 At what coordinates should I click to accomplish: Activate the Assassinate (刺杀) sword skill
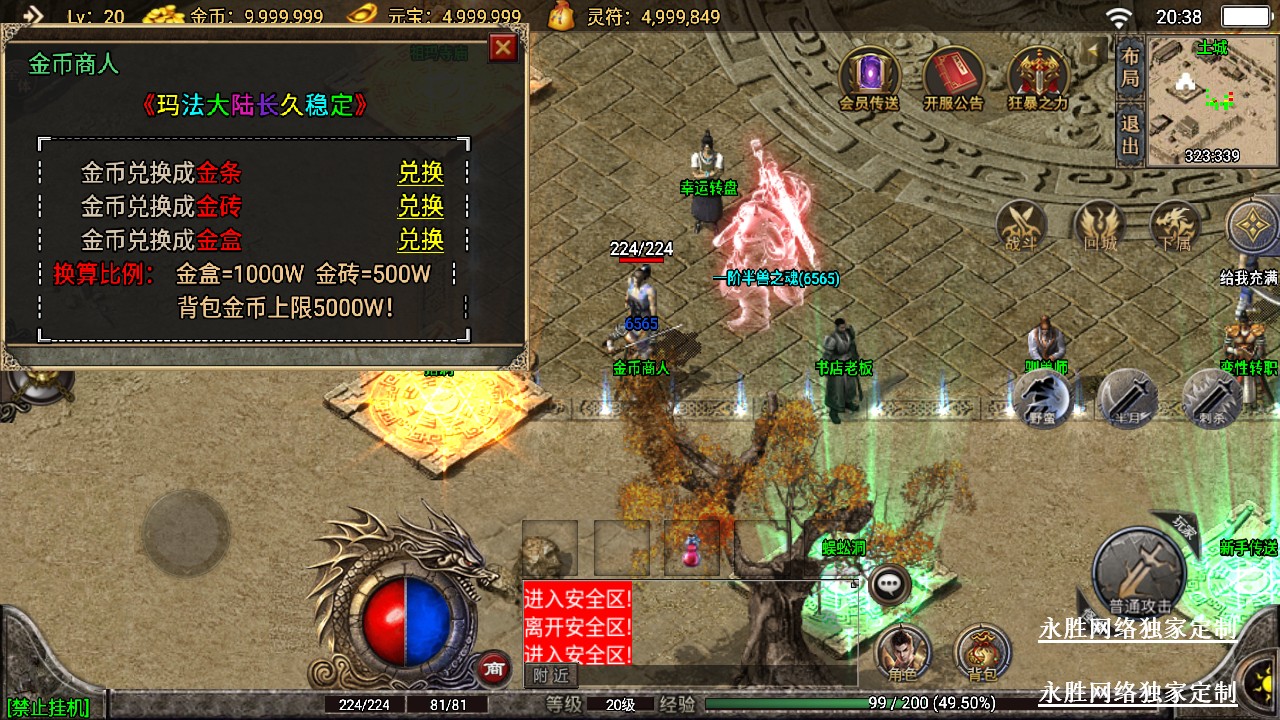pos(1211,399)
